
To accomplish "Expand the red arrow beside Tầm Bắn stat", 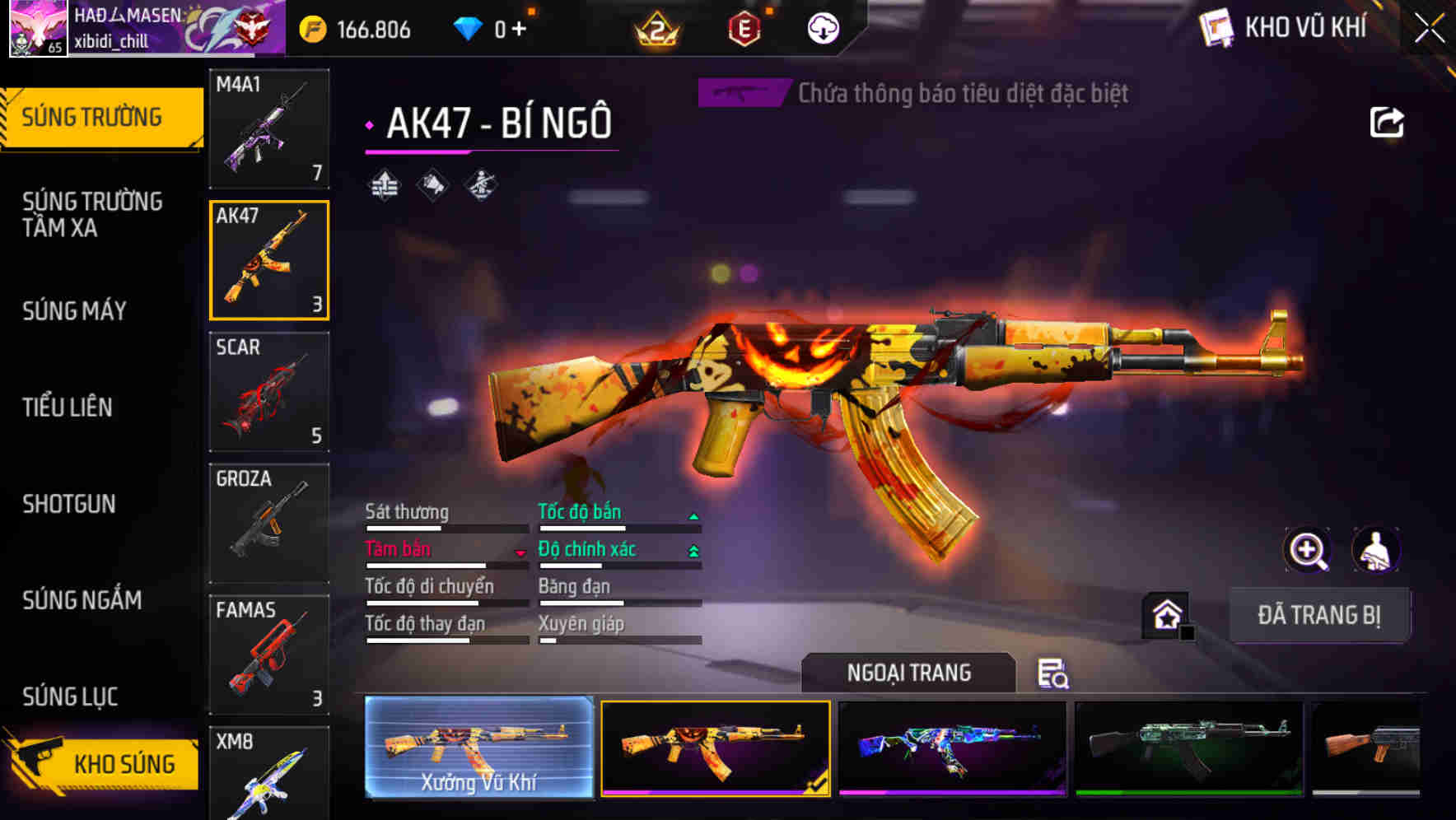I will pyautogui.click(x=521, y=552).
